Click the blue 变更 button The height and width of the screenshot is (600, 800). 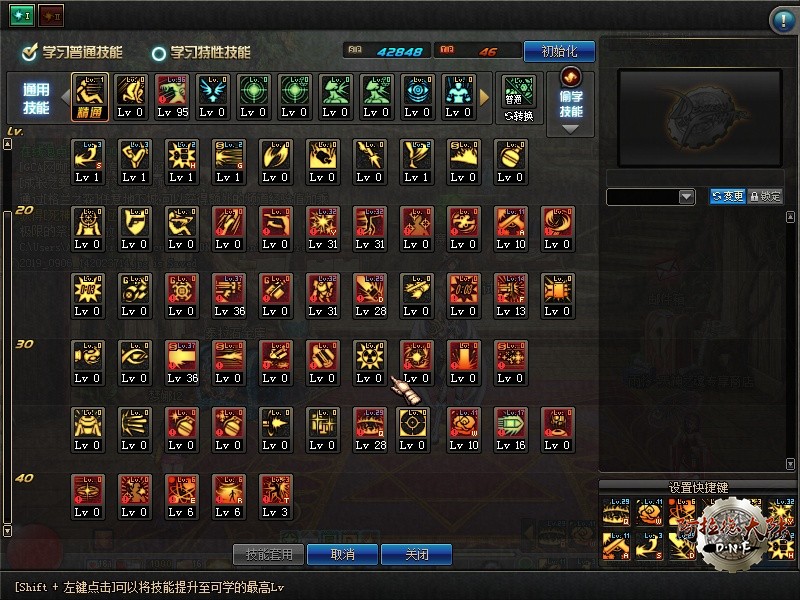(727, 197)
